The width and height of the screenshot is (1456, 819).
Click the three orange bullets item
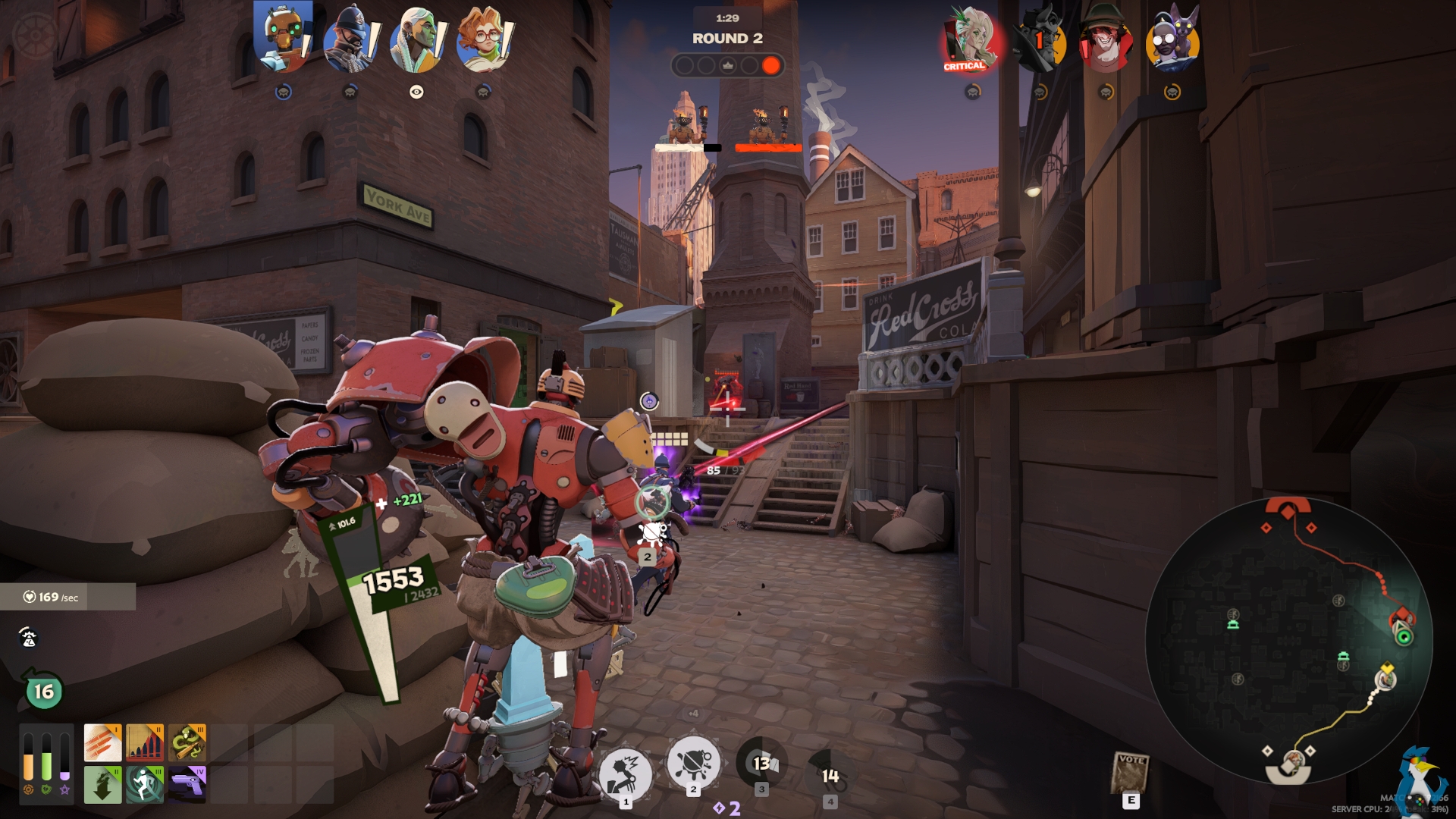(102, 742)
